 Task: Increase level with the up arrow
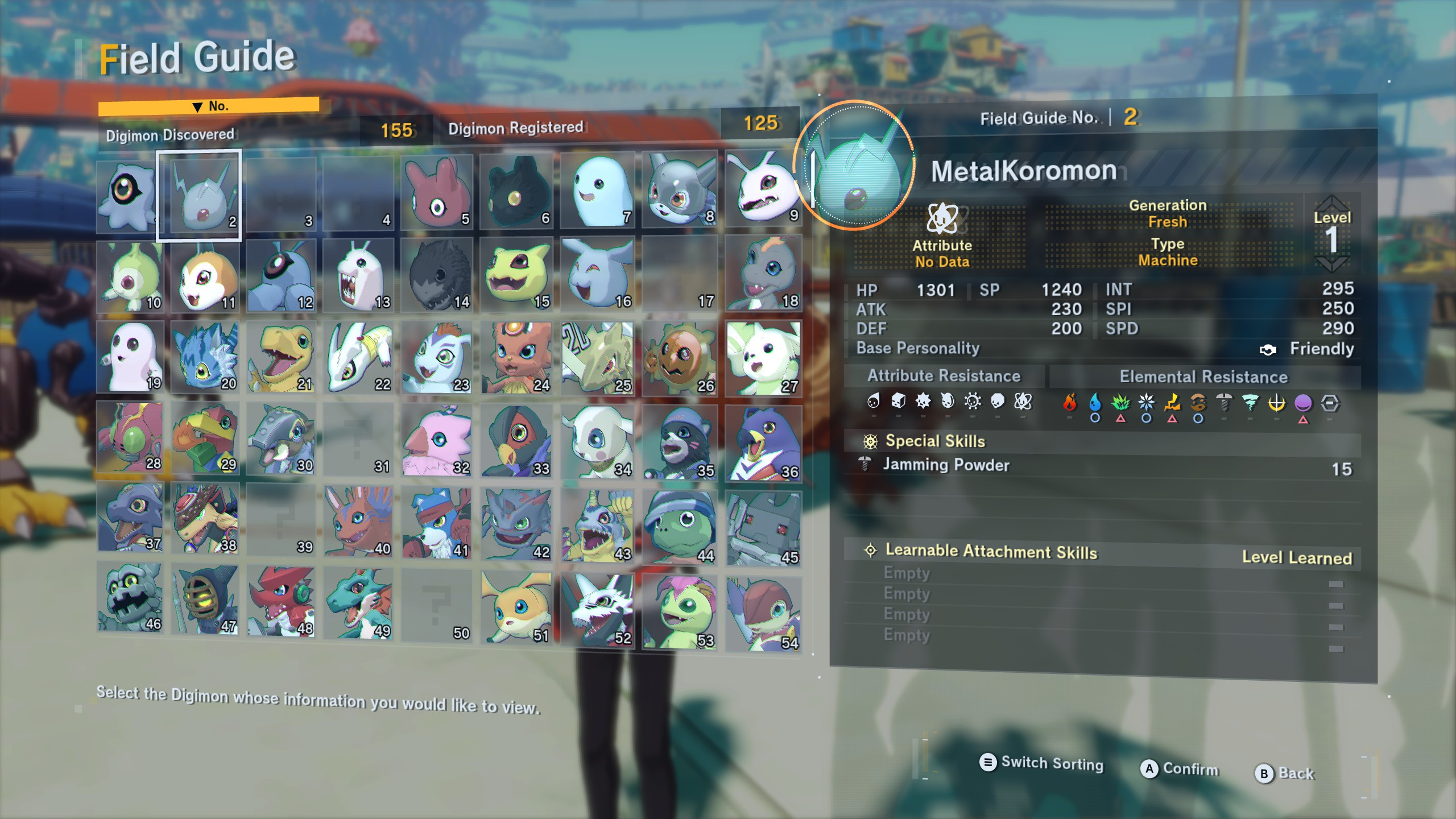click(1331, 203)
